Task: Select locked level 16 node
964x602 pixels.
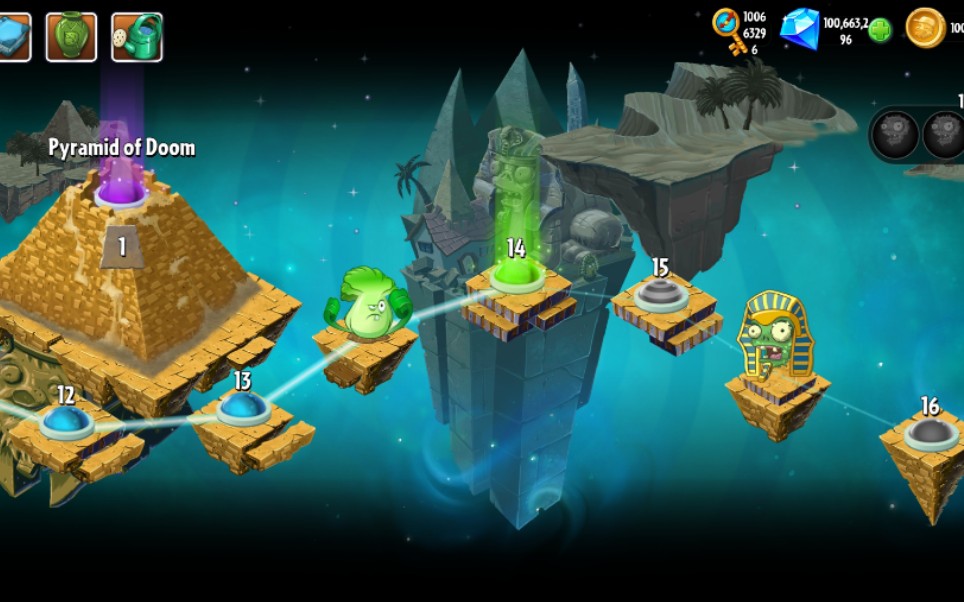Action: pos(930,432)
